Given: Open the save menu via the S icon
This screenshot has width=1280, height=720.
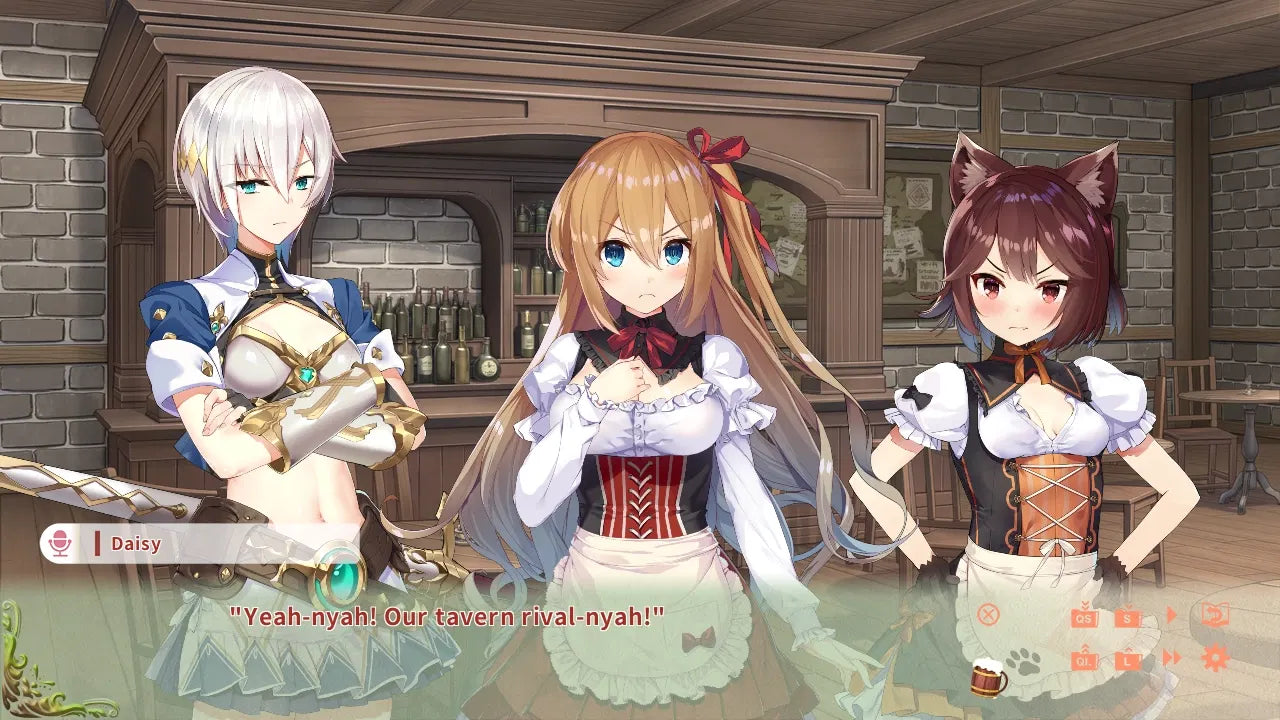Looking at the screenshot, I should pos(1127,619).
